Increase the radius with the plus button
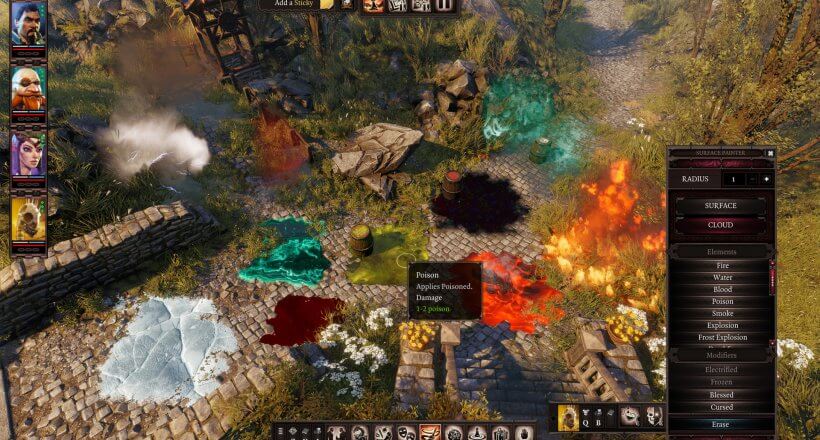The width and height of the screenshot is (820, 440). 767,179
